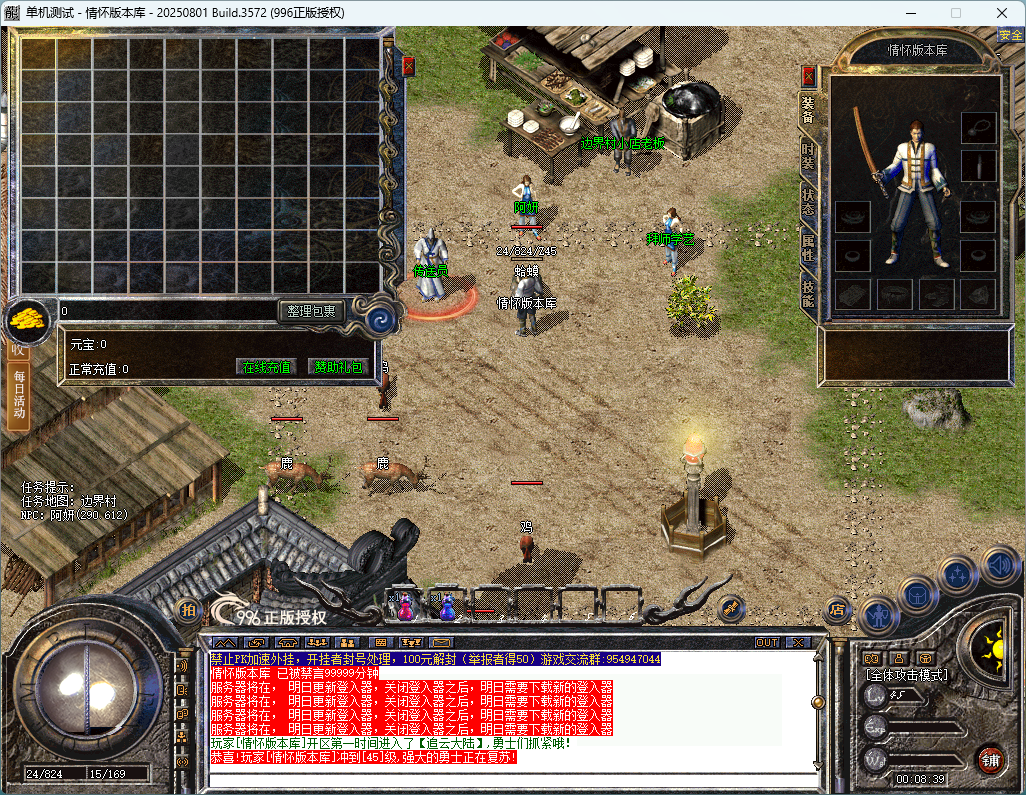Screen dimensions: 1026x795
Task: Open the 属性 attributes tab
Action: [808, 245]
